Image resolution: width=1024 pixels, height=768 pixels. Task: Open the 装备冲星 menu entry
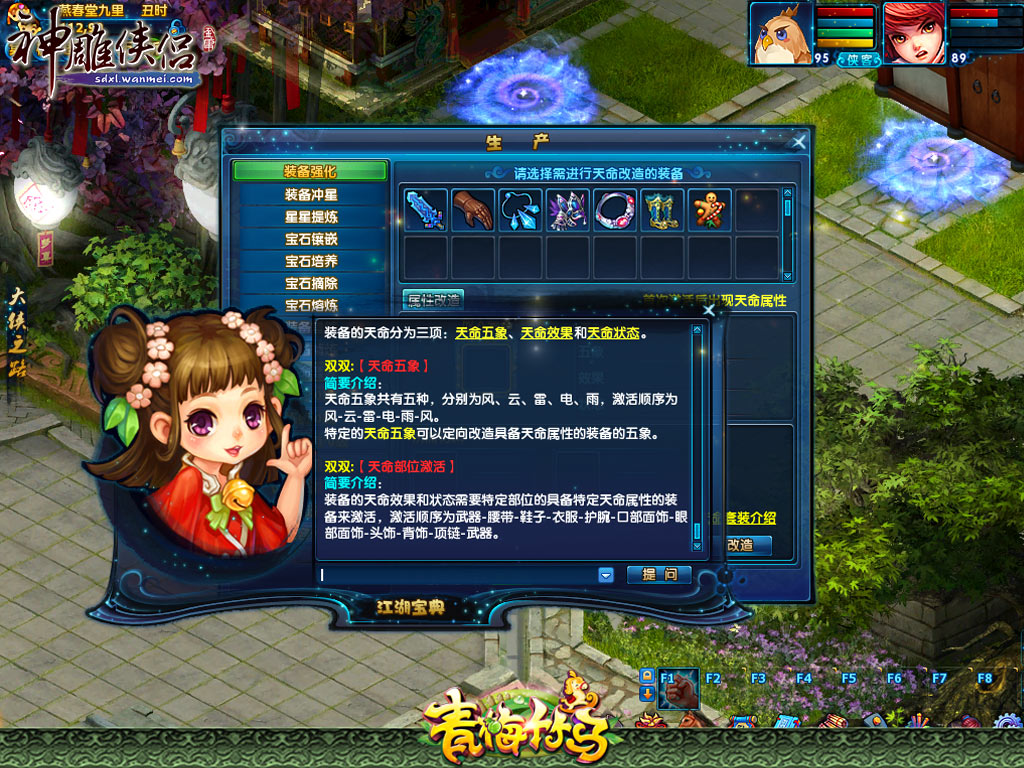click(x=310, y=194)
